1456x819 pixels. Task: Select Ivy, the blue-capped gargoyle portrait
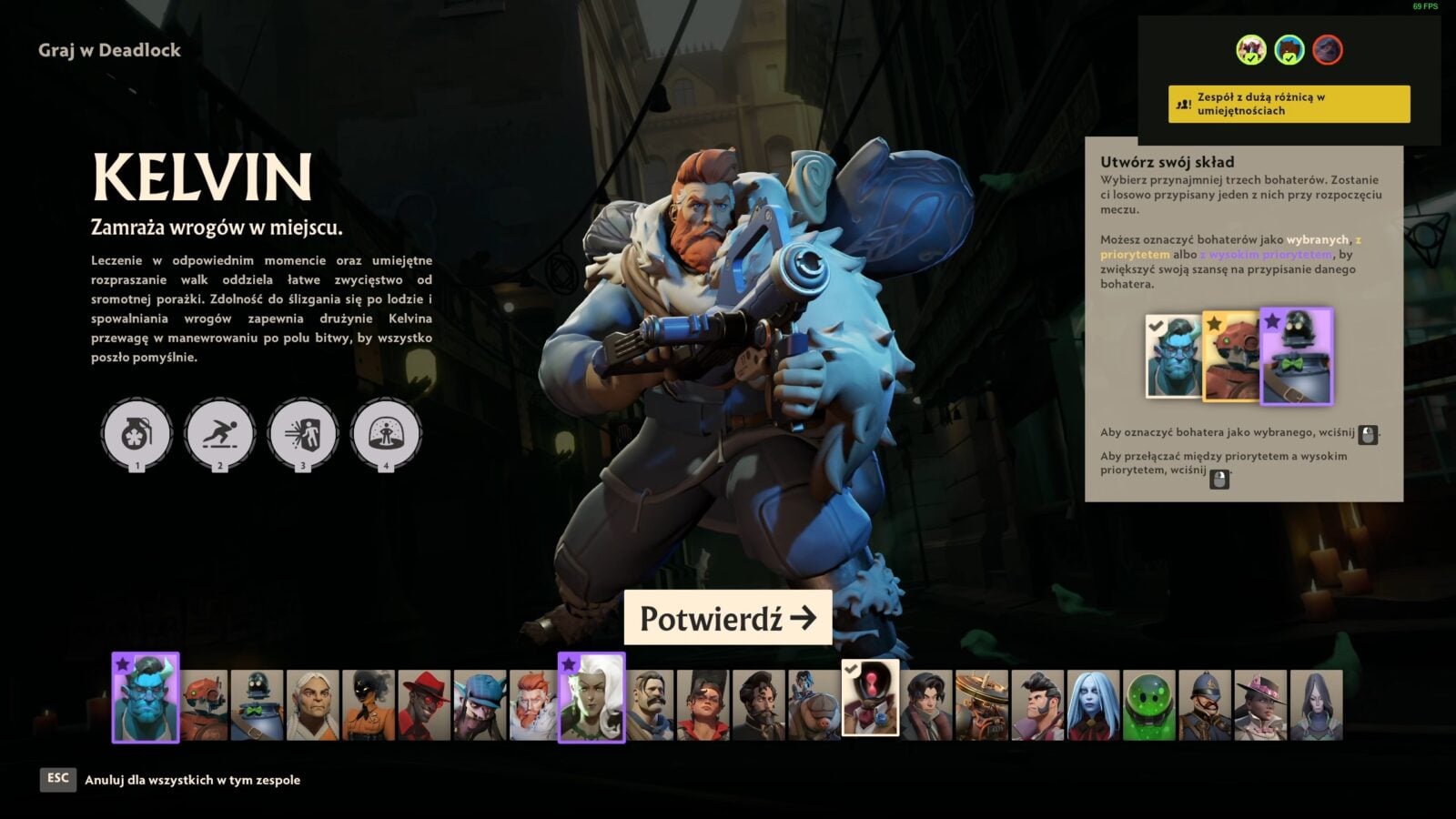click(x=480, y=705)
